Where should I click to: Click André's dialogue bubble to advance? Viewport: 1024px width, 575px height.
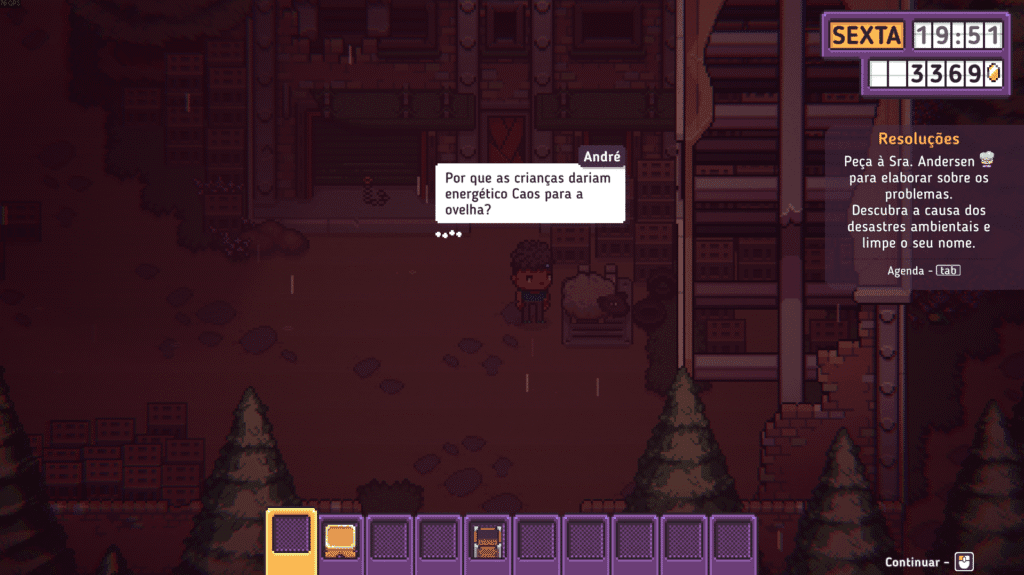[x=530, y=194]
